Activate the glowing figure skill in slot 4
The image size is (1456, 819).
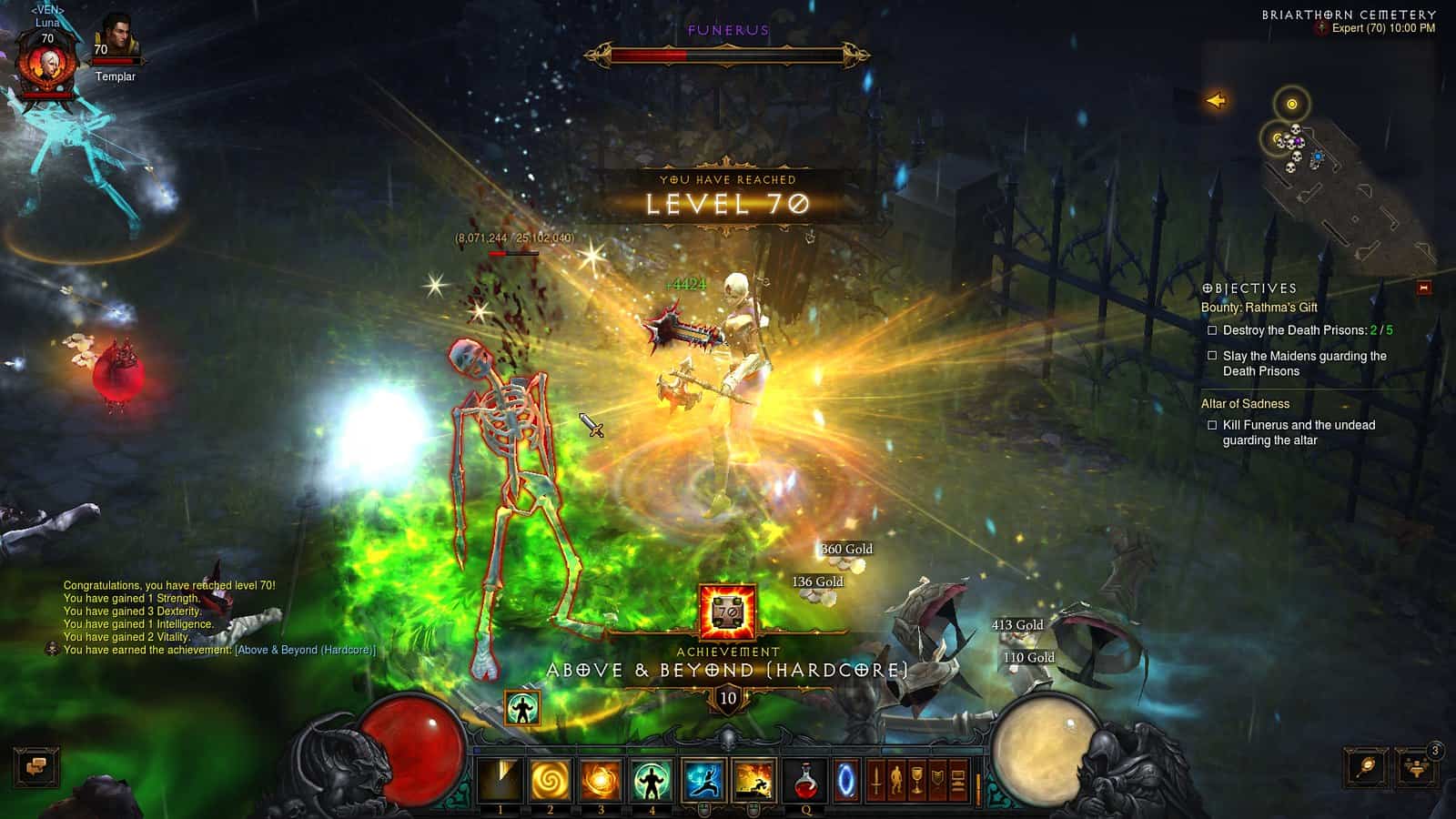coord(652,778)
